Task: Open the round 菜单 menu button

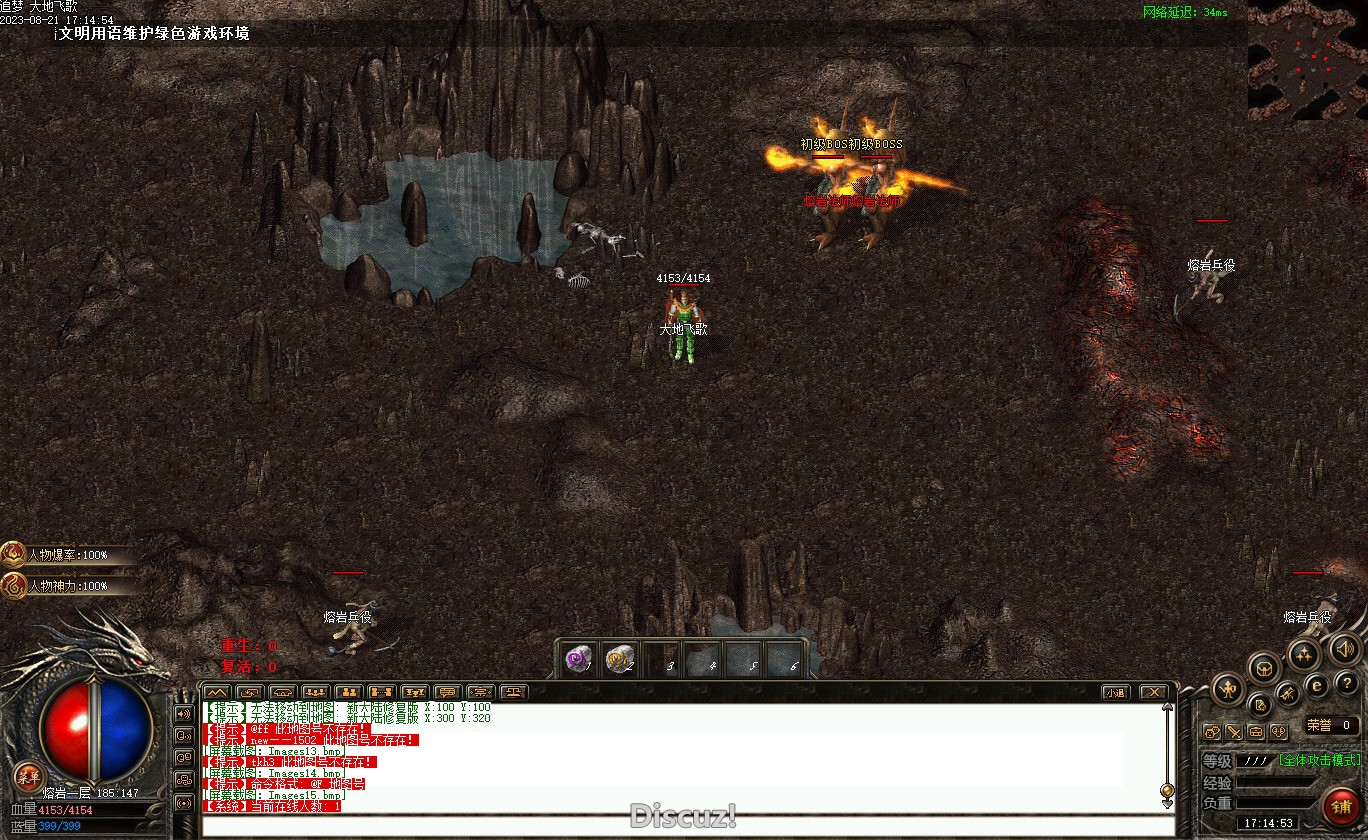Action: pos(28,777)
